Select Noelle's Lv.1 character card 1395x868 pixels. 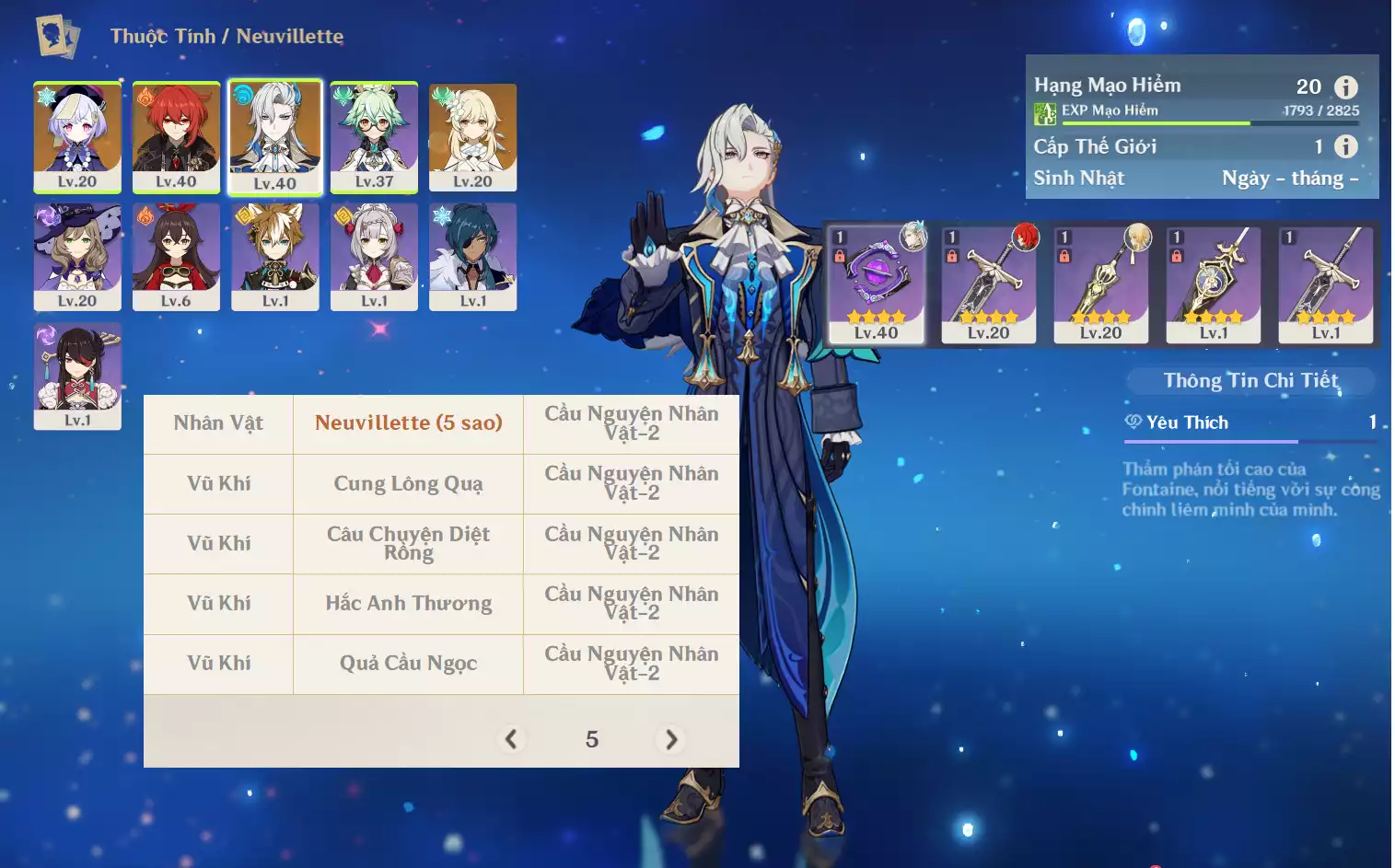pyautogui.click(x=374, y=256)
